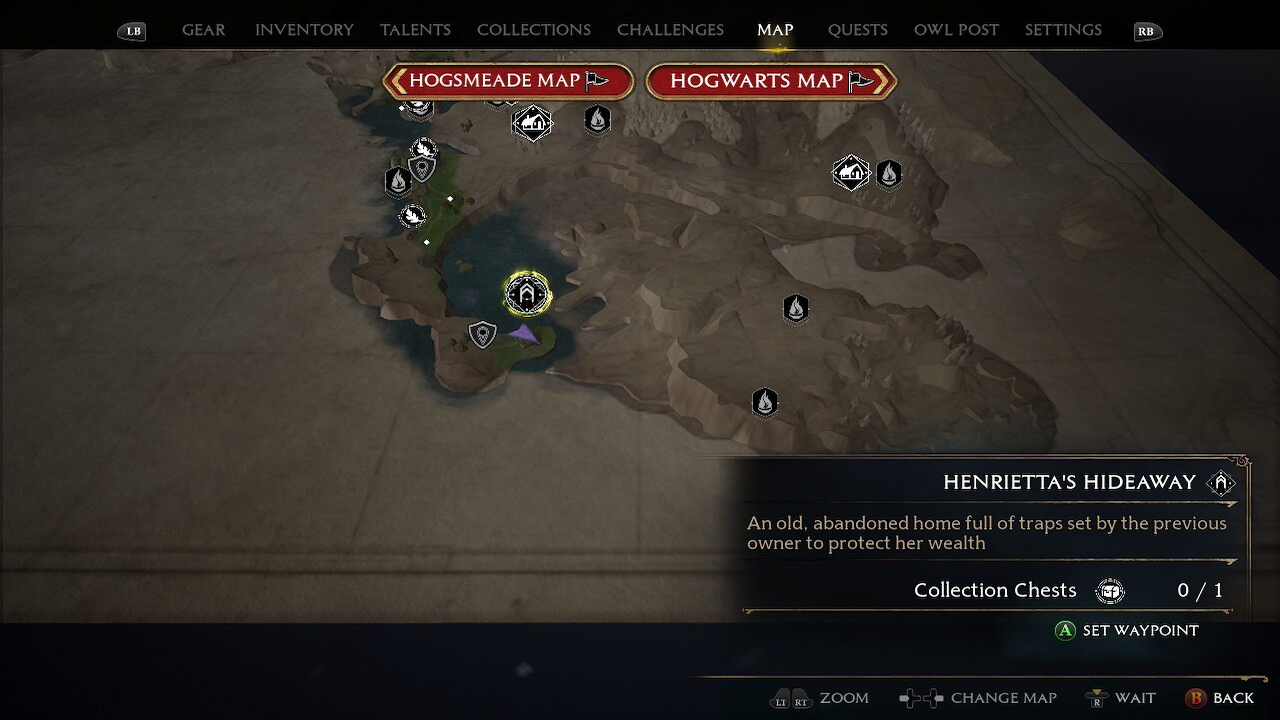Screen dimensions: 1280x720
Task: Switch to the Quests tab
Action: coord(857,30)
